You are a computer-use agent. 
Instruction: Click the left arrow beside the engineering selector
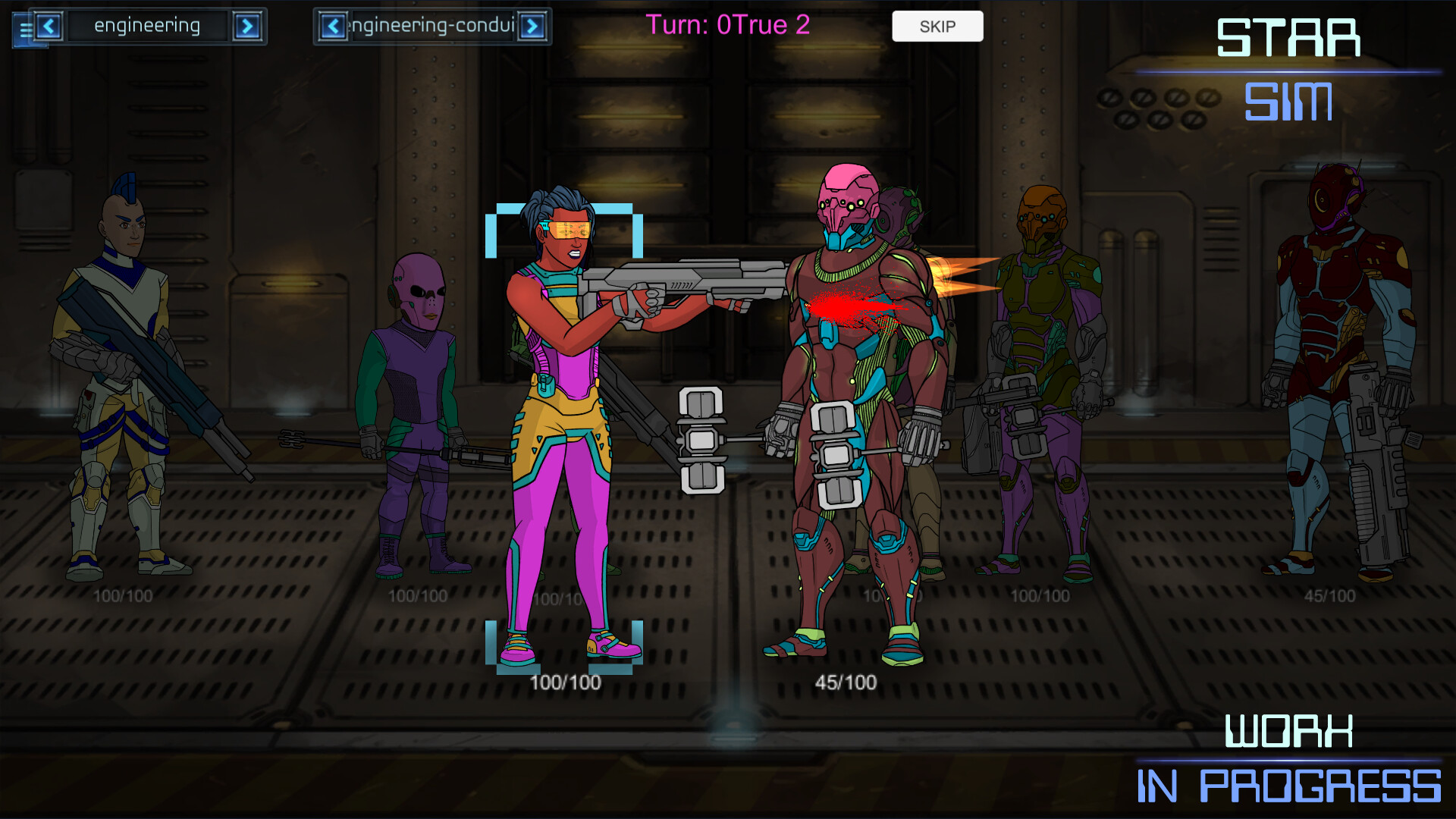50,26
